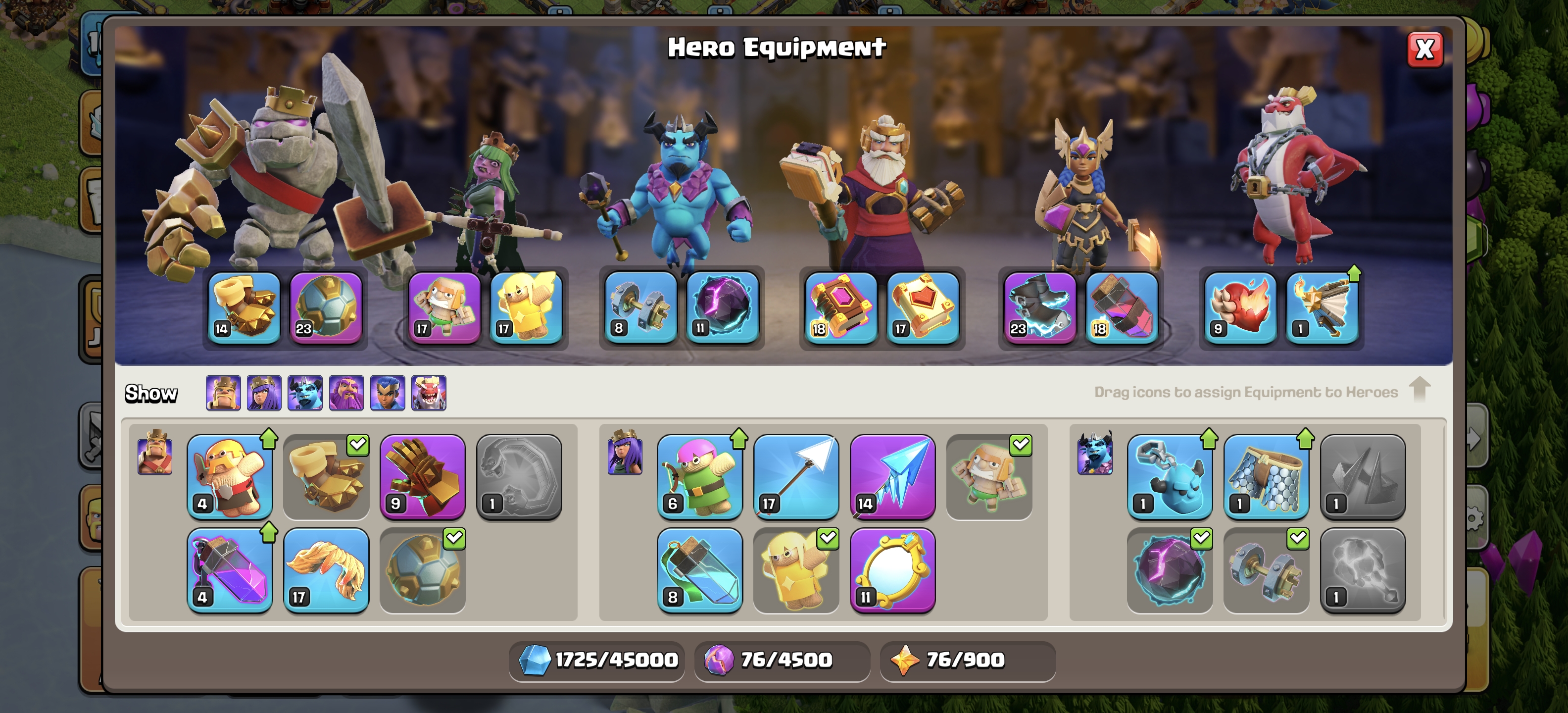This screenshot has height=713, width=1568.
Task: Close the Hero Equipment window
Action: 1424,50
